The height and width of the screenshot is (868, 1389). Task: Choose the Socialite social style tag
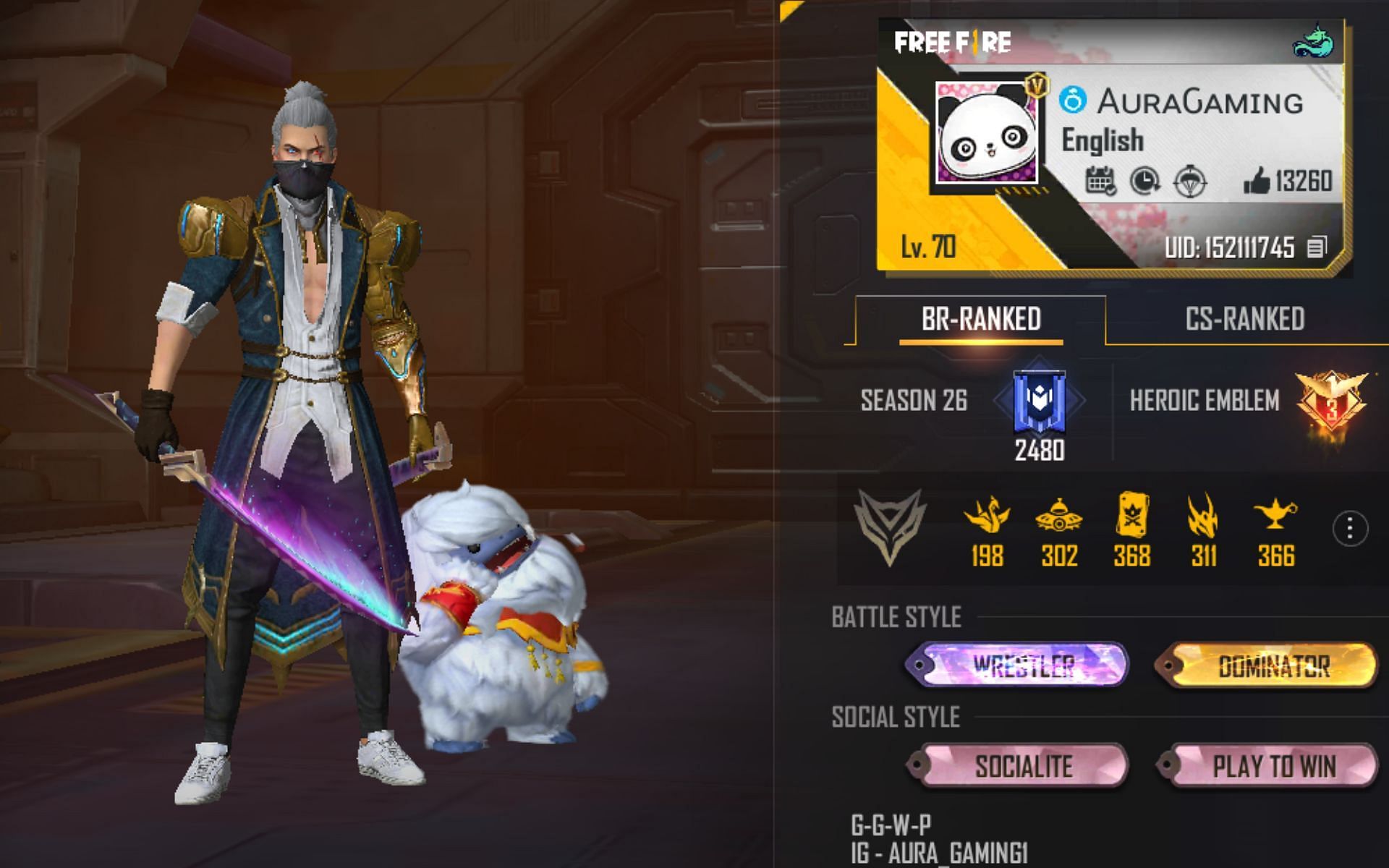tap(1016, 765)
